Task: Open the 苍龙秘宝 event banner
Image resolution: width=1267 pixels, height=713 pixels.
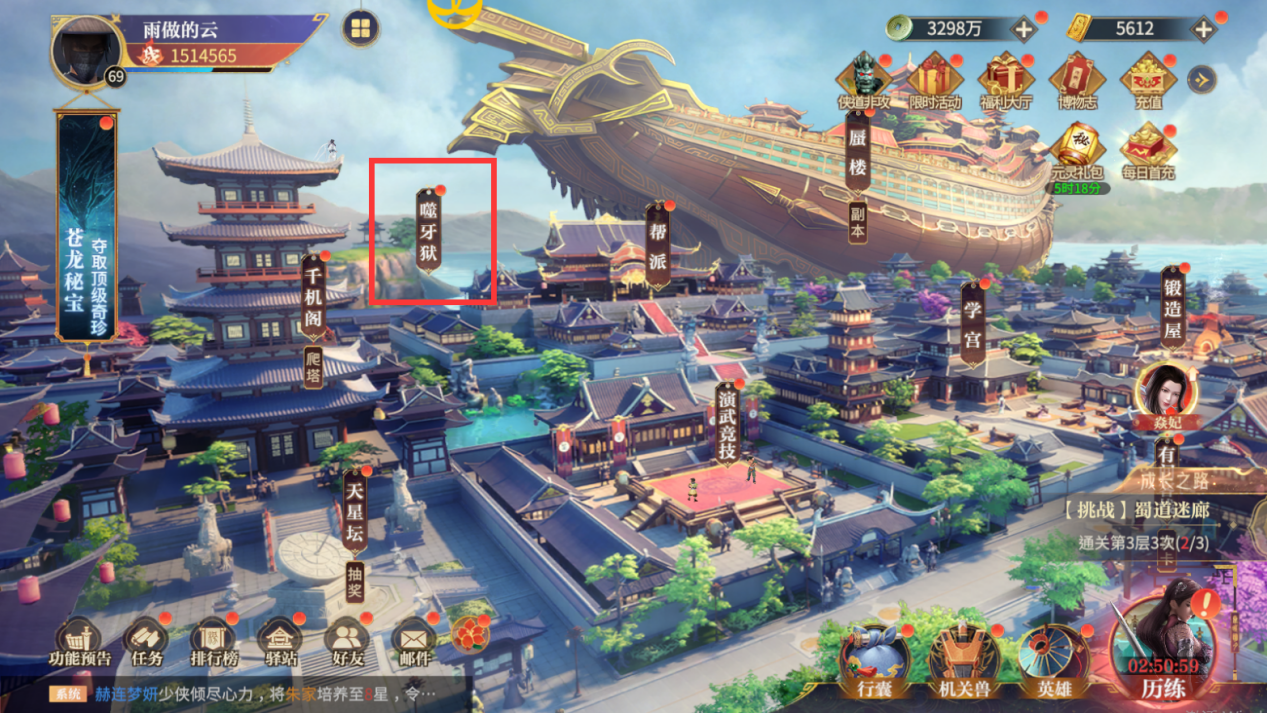Action: [x=85, y=228]
